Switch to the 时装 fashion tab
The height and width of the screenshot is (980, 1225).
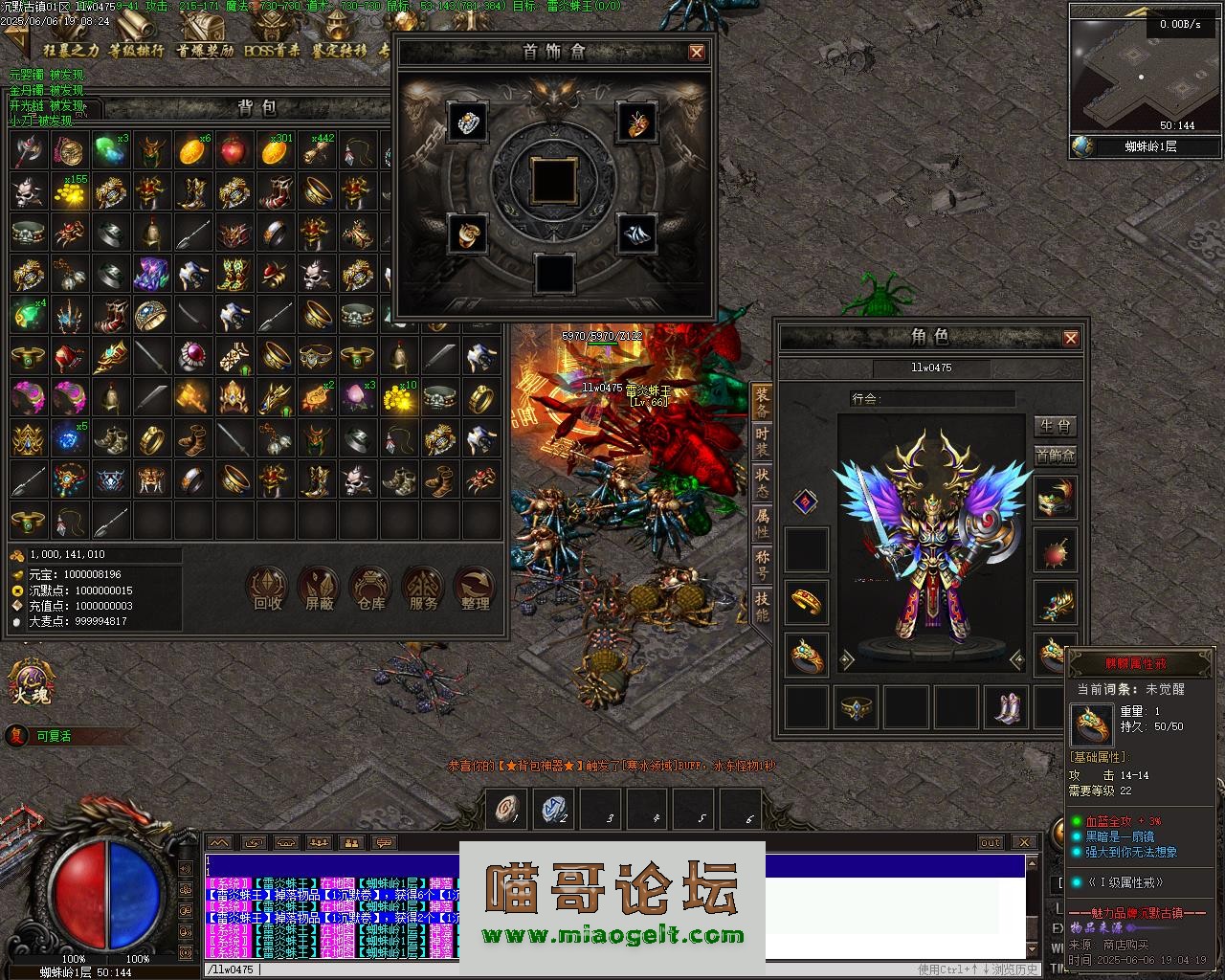coord(762,441)
